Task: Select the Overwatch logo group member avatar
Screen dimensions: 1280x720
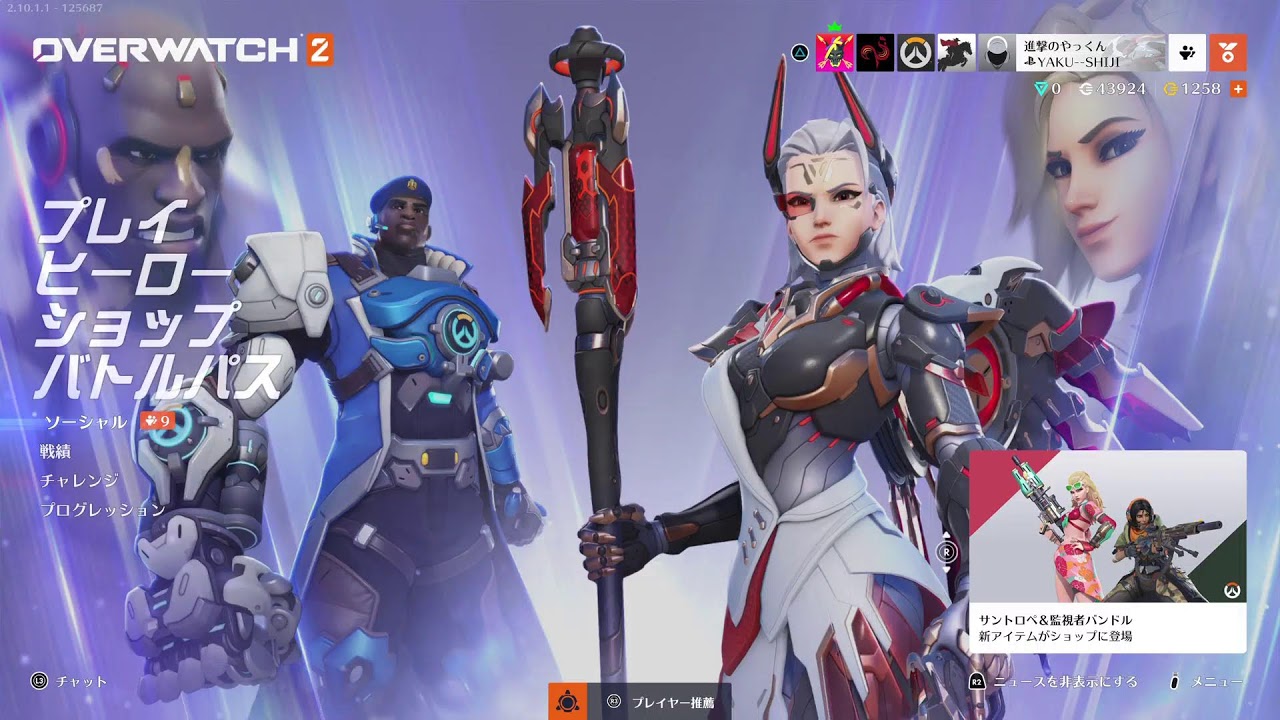Action: point(915,53)
